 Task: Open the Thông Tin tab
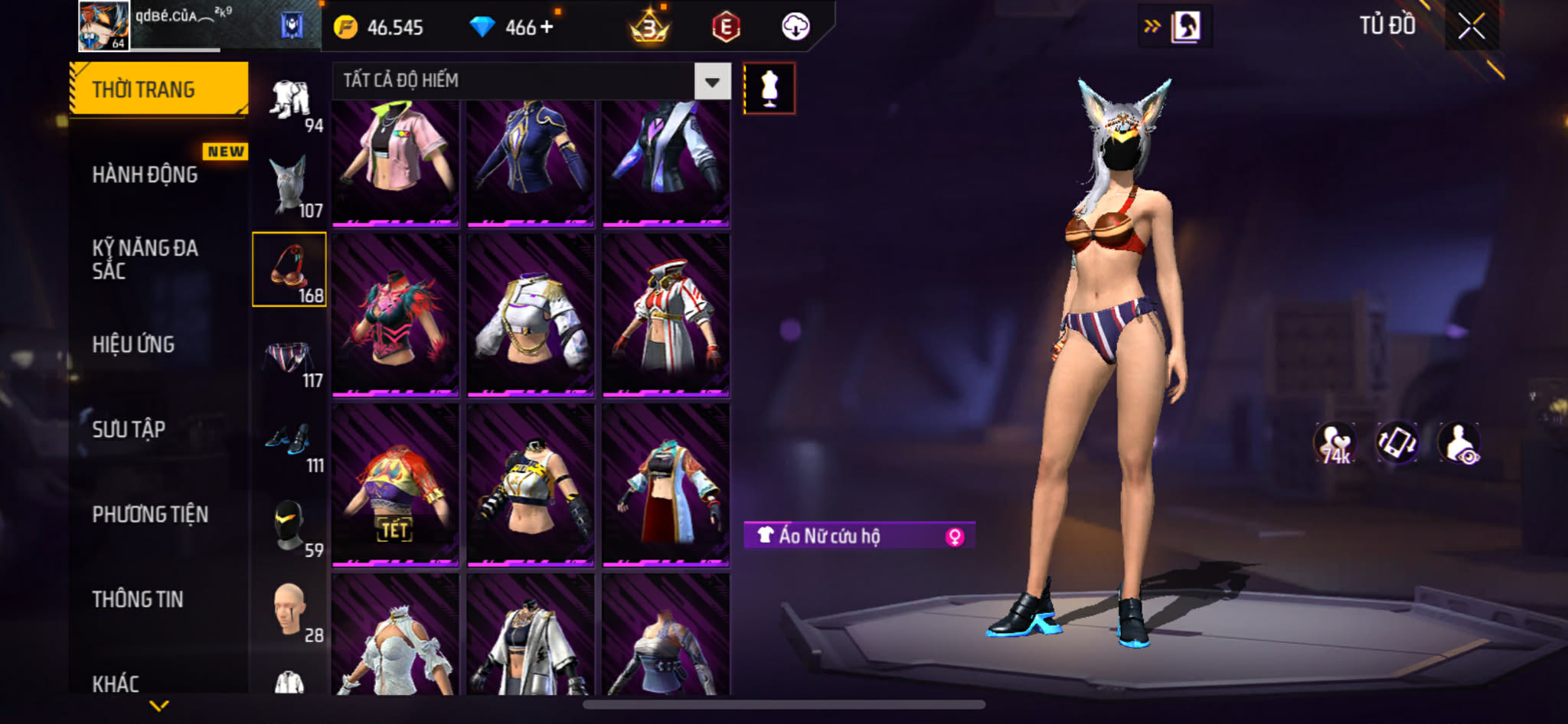(x=138, y=599)
